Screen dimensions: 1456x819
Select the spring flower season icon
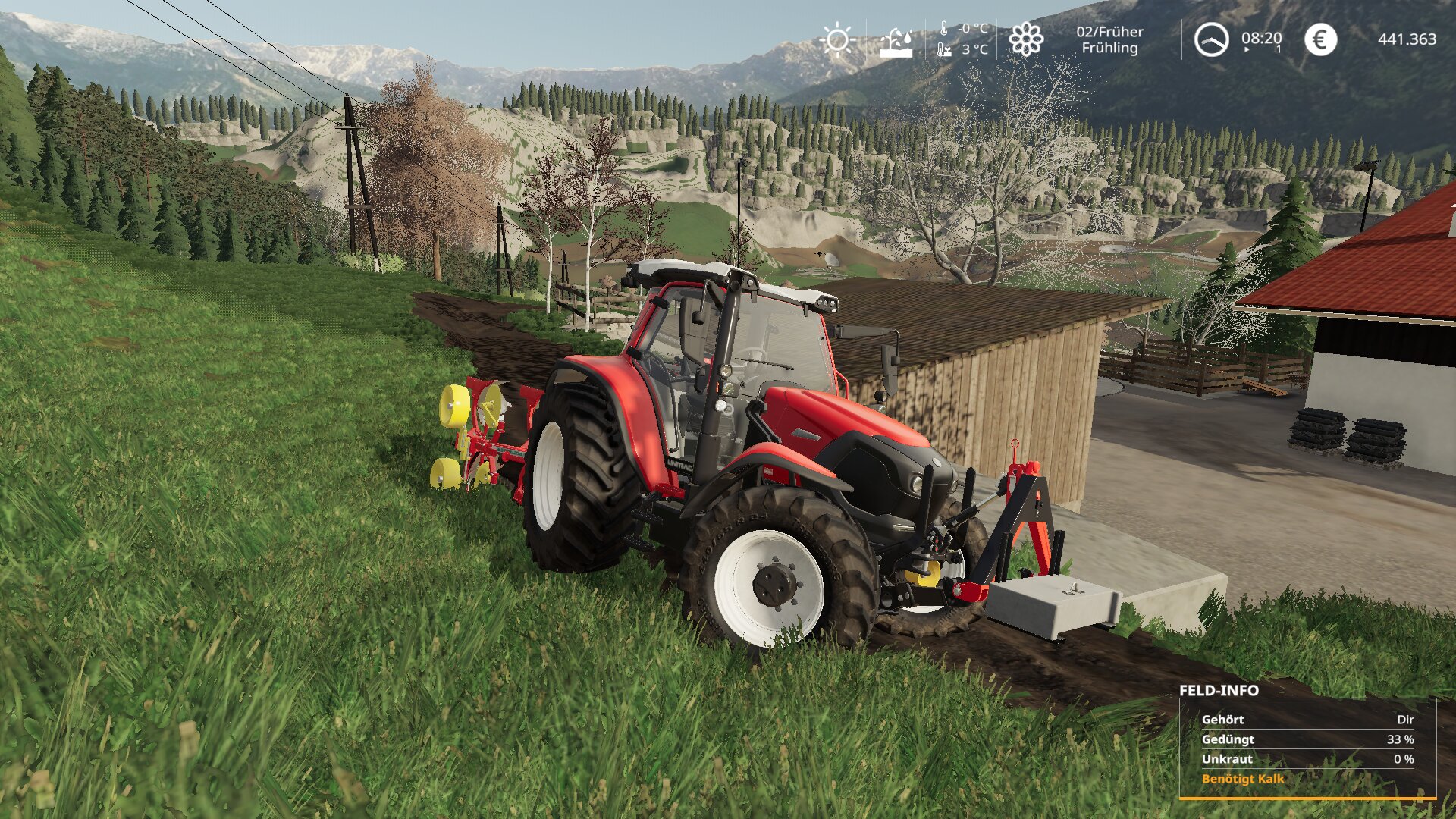(x=1028, y=40)
